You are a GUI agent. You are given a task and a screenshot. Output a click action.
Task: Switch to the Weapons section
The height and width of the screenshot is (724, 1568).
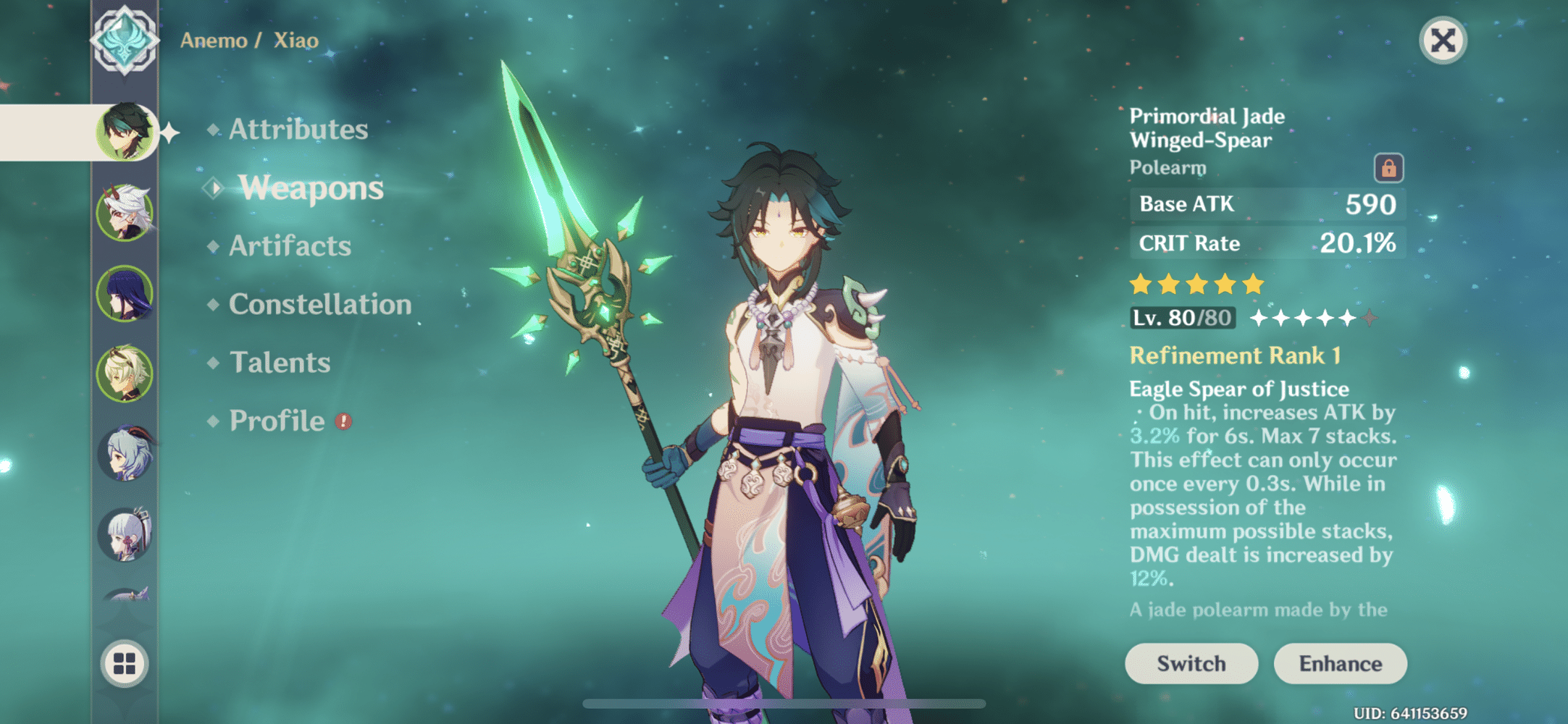pyautogui.click(x=309, y=188)
